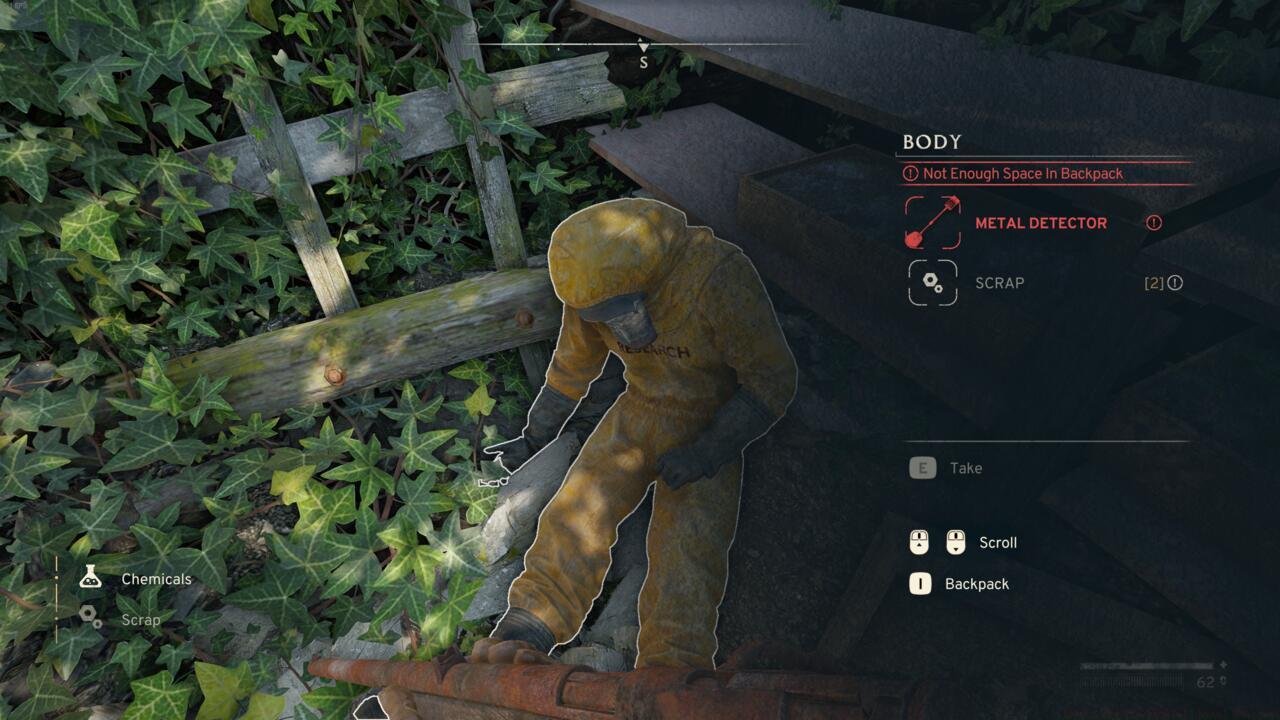The image size is (1280, 720).
Task: Click the scroll-up mouse wheel icon
Action: 921,542
